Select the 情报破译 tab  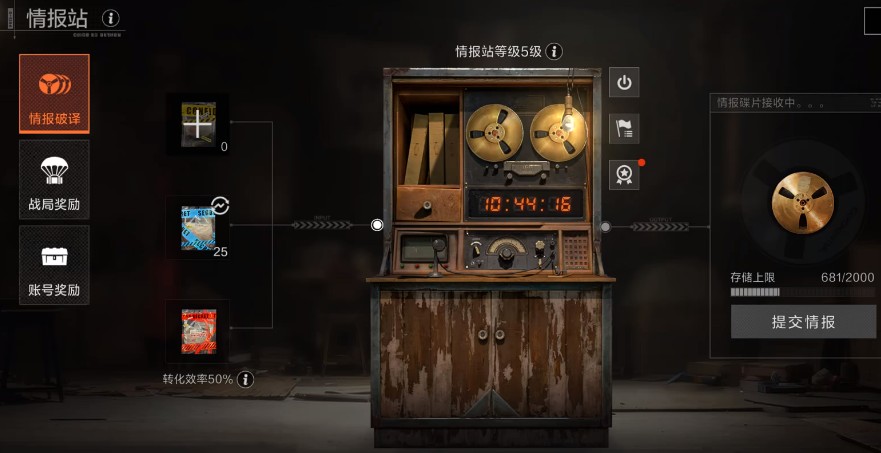[x=54, y=94]
